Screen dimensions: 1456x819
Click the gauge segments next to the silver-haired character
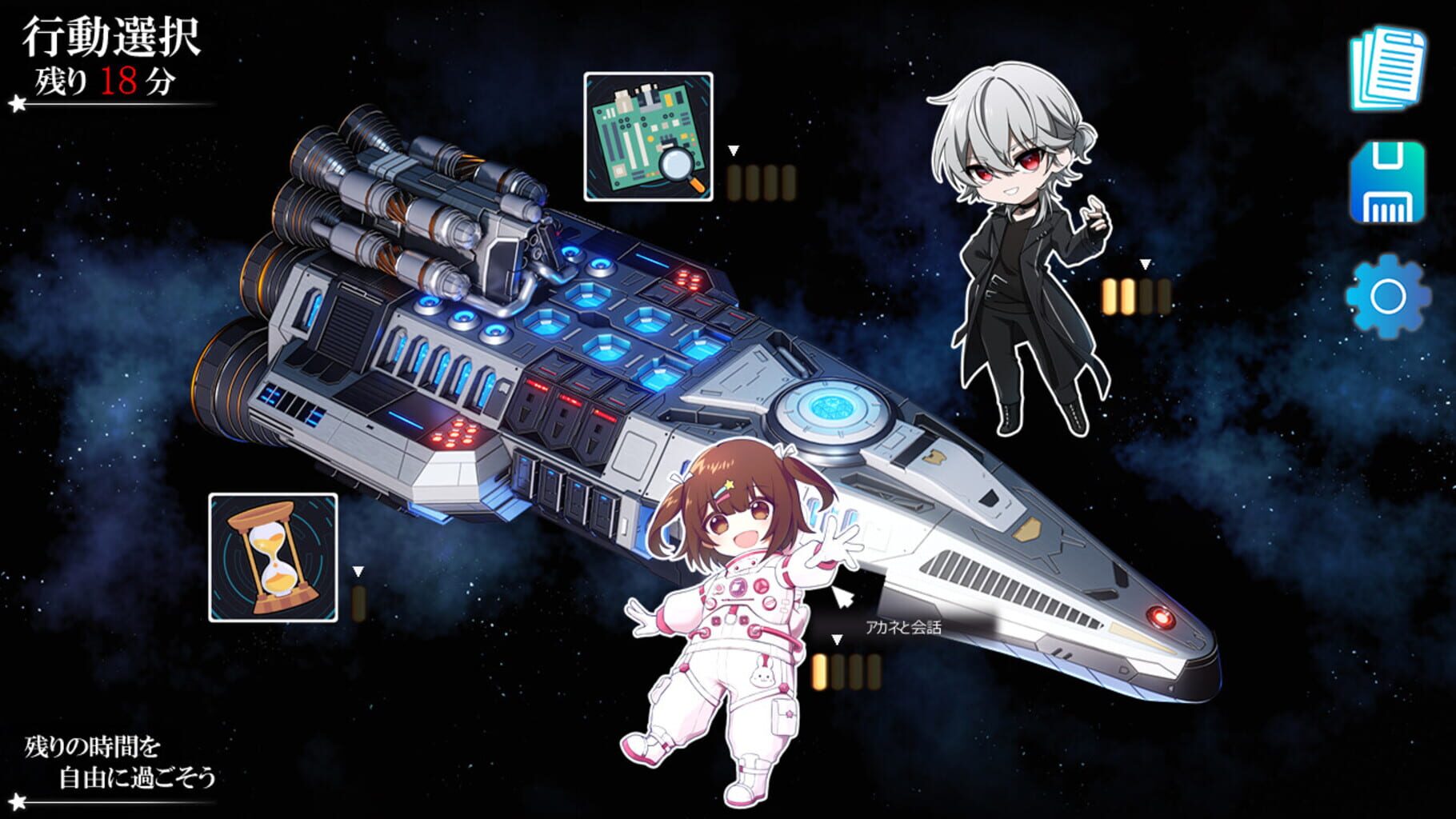pos(1137,294)
